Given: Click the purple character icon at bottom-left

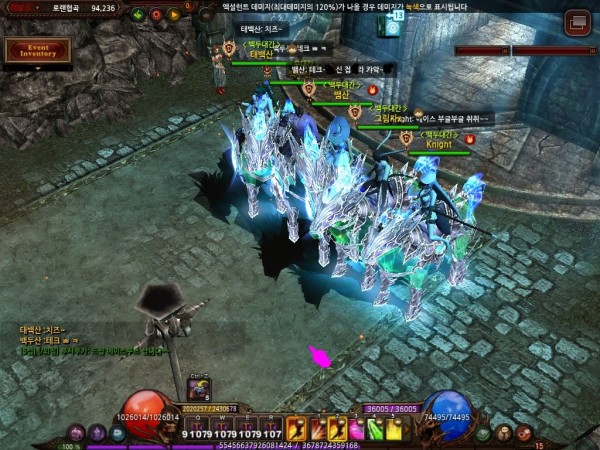Looking at the screenshot, I should [76, 433].
